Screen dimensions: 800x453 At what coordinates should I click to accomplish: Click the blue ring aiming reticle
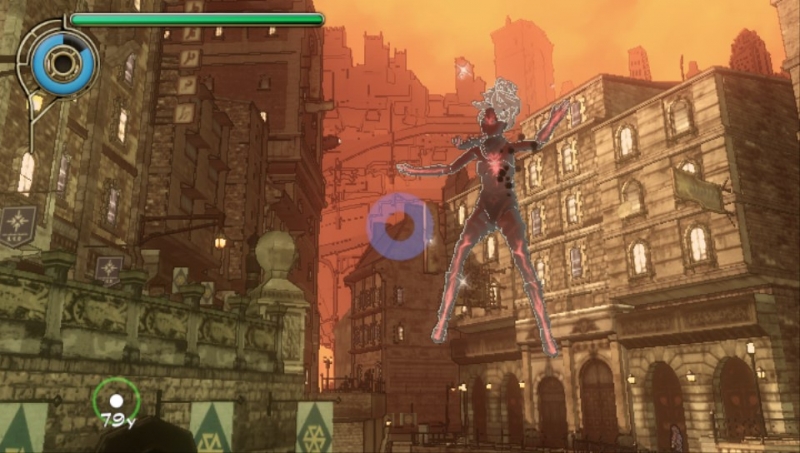400,225
